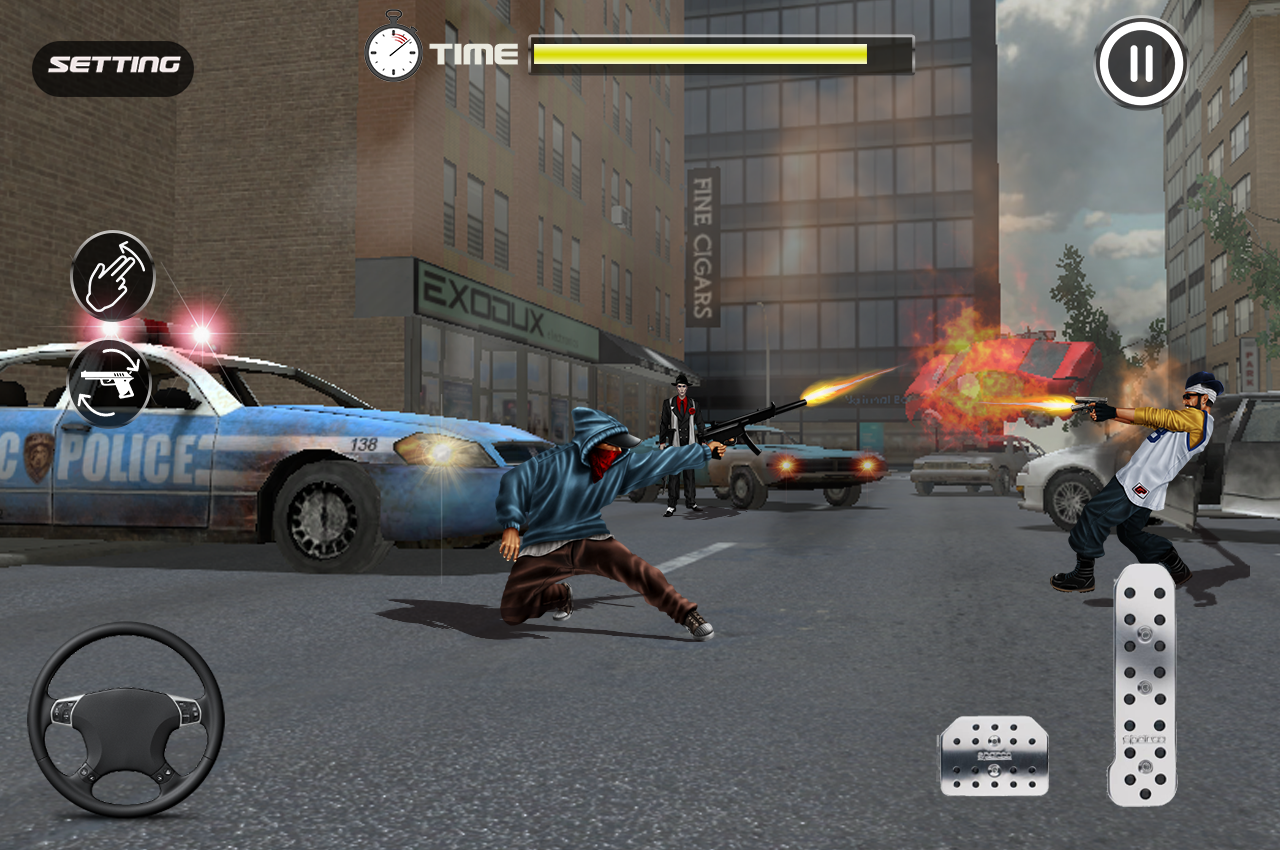Image resolution: width=1280 pixels, height=850 pixels.
Task: Pause the game
Action: click(1141, 63)
